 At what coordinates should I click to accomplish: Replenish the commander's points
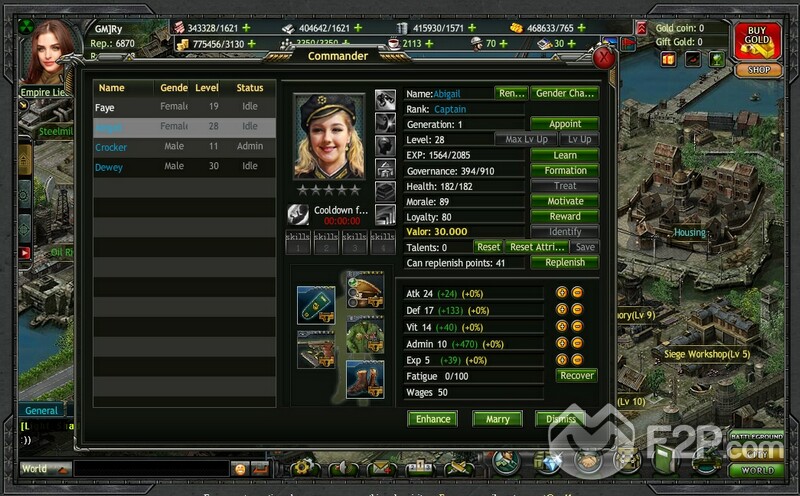click(x=564, y=262)
